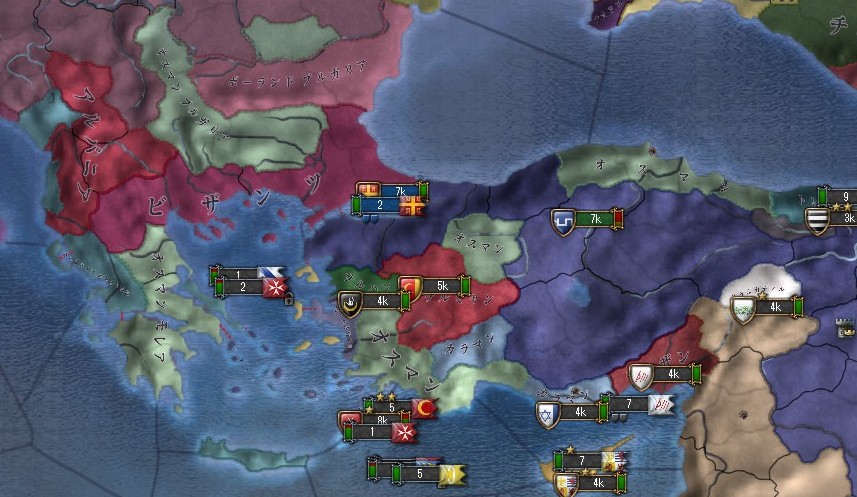Viewport: 857px width, 497px height.
Task: Select the Byzantine 7k army banner
Action: [x=395, y=190]
